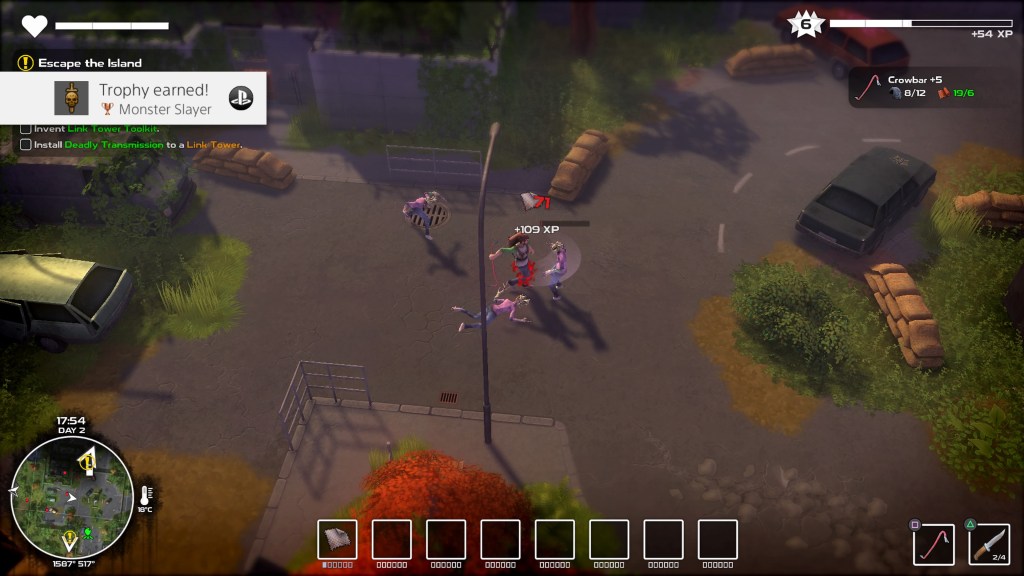Screen dimensions: 1024x576
Task: Click the level 6 star badge
Action: coord(805,24)
